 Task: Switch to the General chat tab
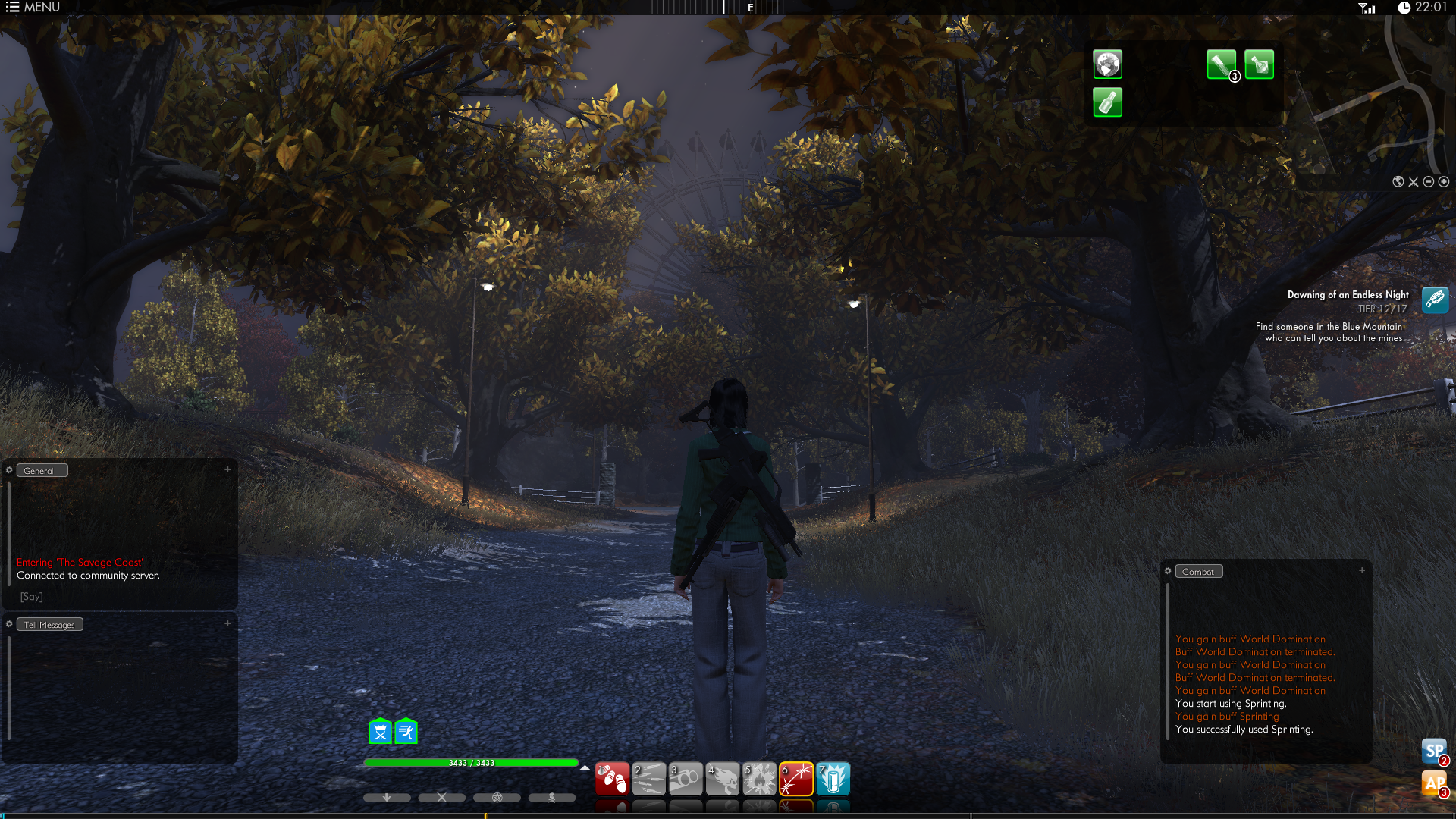pos(42,471)
